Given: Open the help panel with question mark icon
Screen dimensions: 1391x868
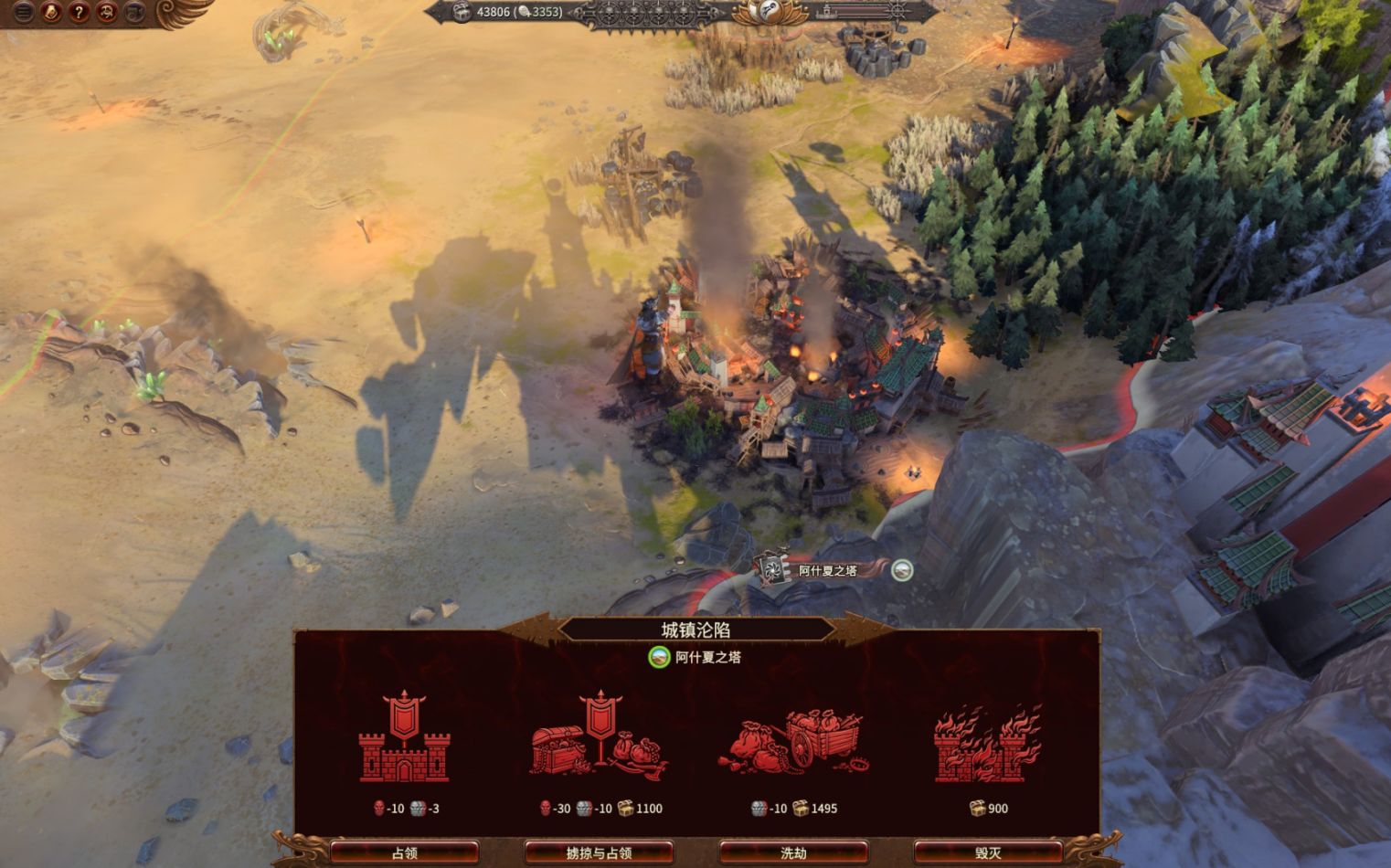Looking at the screenshot, I should tap(77, 12).
